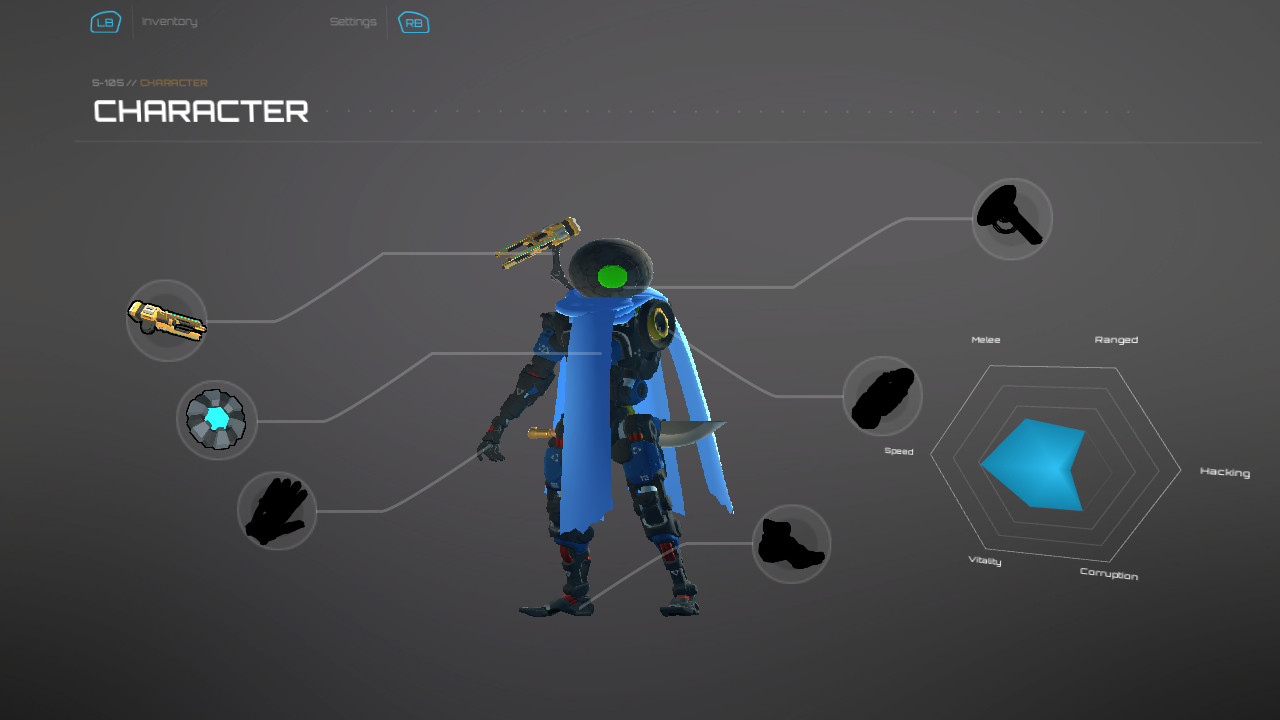1280x720 pixels.
Task: Click the CHARACTER page heading
Action: 199,111
